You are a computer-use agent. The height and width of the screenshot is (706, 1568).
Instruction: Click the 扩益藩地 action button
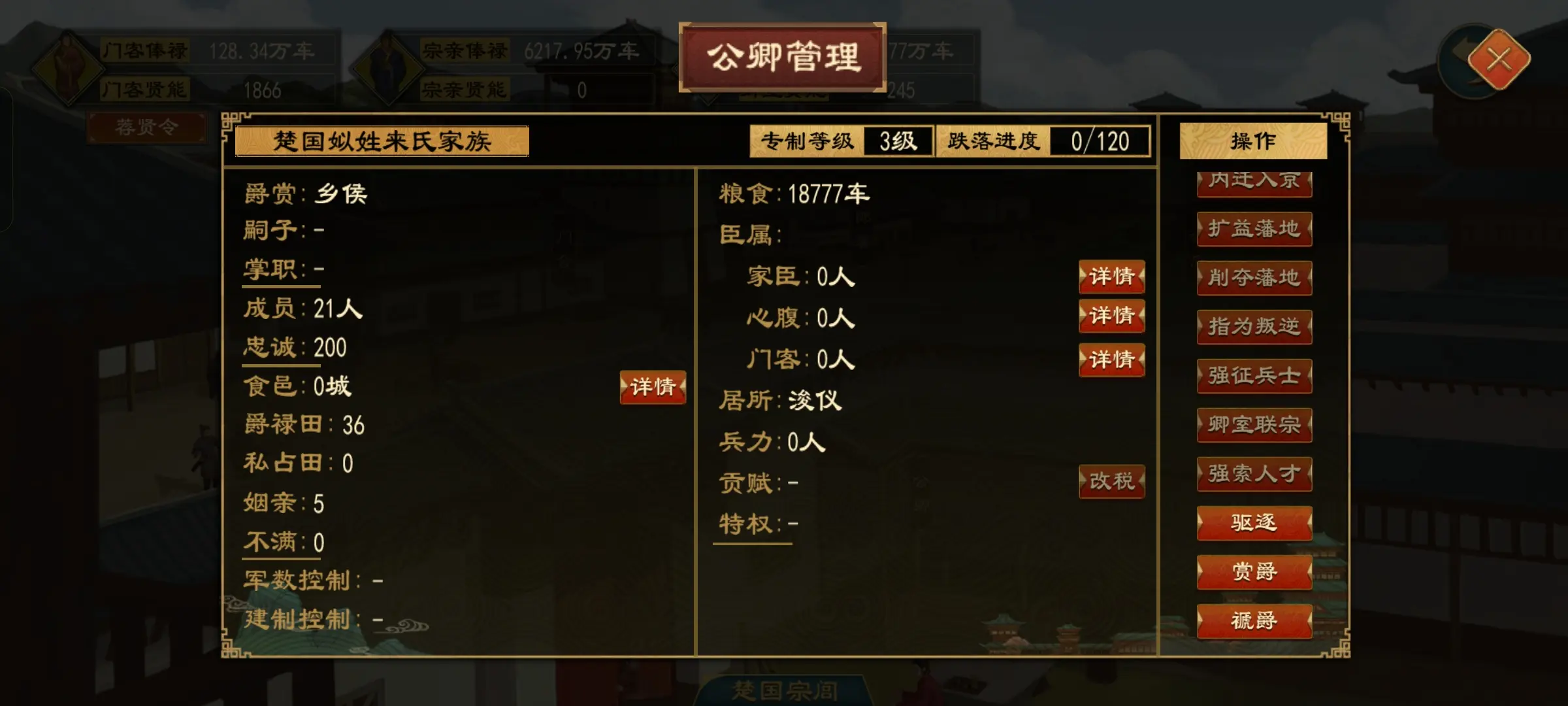tap(1254, 229)
